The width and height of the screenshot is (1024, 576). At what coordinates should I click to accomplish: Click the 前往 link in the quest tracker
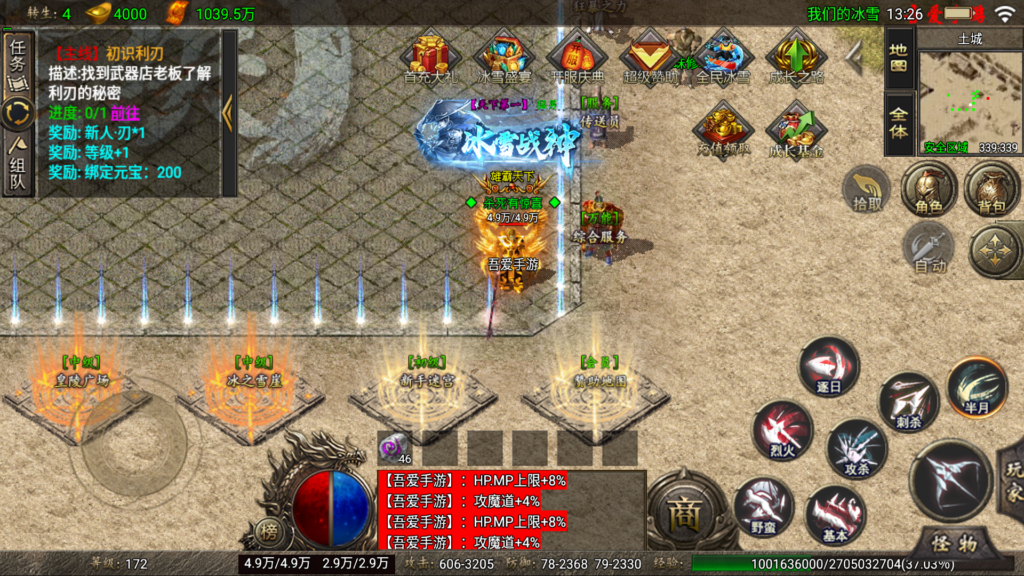126,112
